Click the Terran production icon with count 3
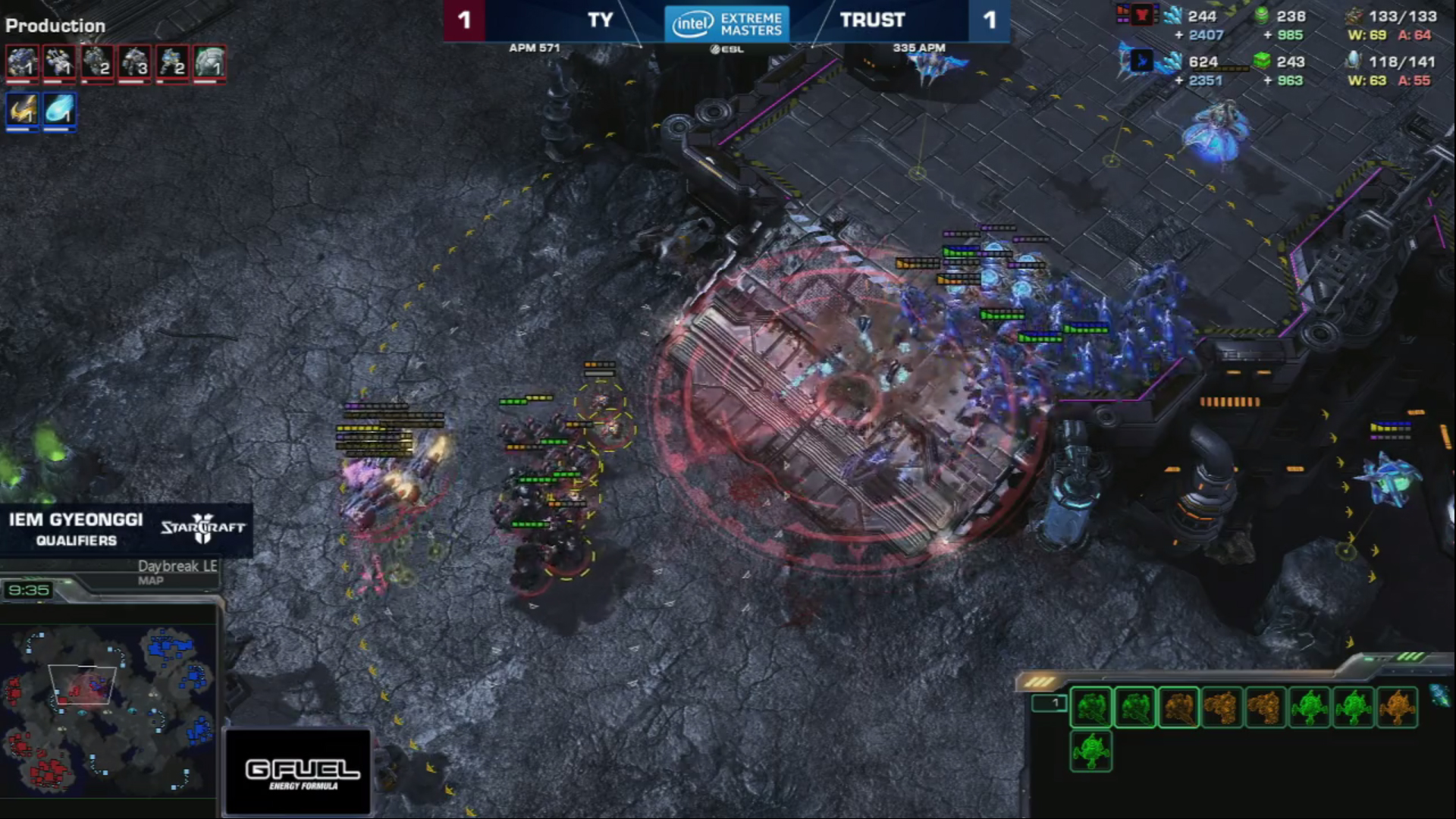 (135, 63)
